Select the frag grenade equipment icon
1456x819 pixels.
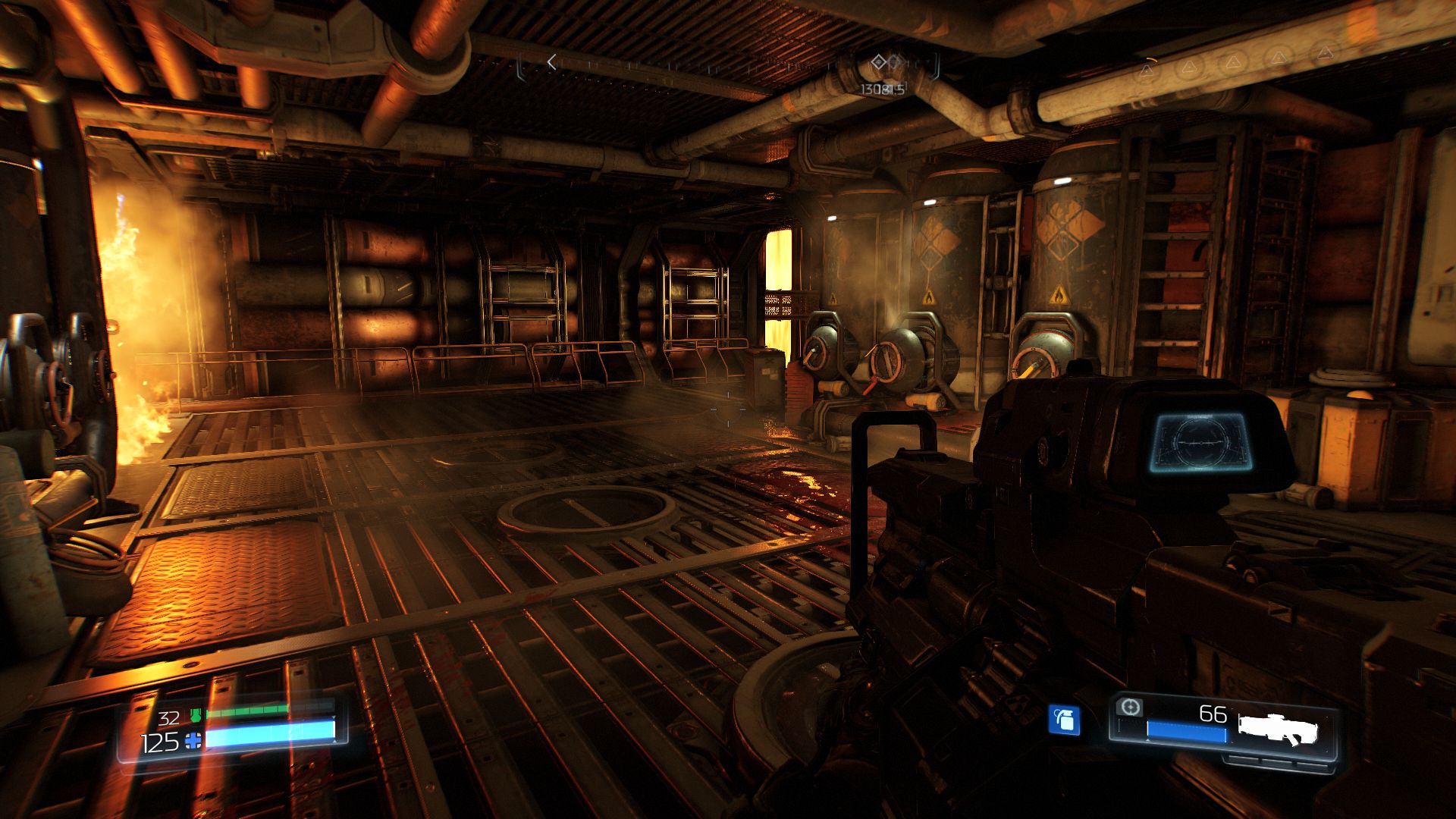pyautogui.click(x=1064, y=720)
